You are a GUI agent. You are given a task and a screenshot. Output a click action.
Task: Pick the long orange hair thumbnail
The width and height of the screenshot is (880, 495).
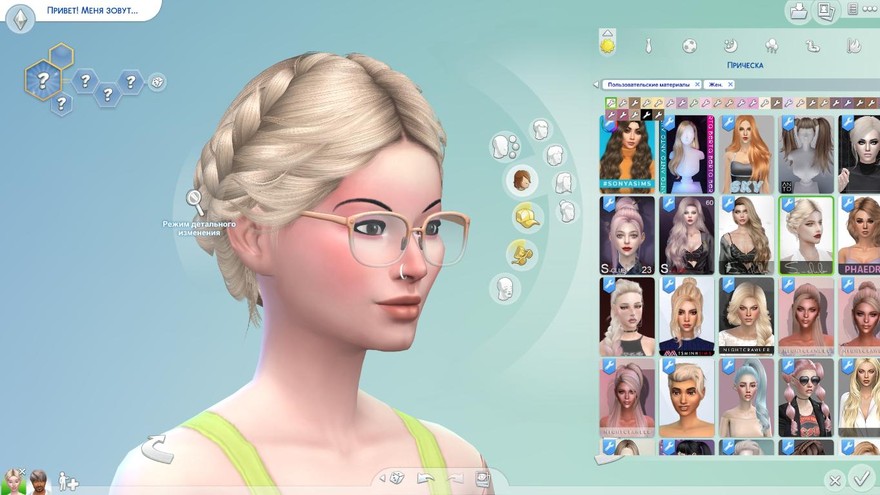click(746, 153)
